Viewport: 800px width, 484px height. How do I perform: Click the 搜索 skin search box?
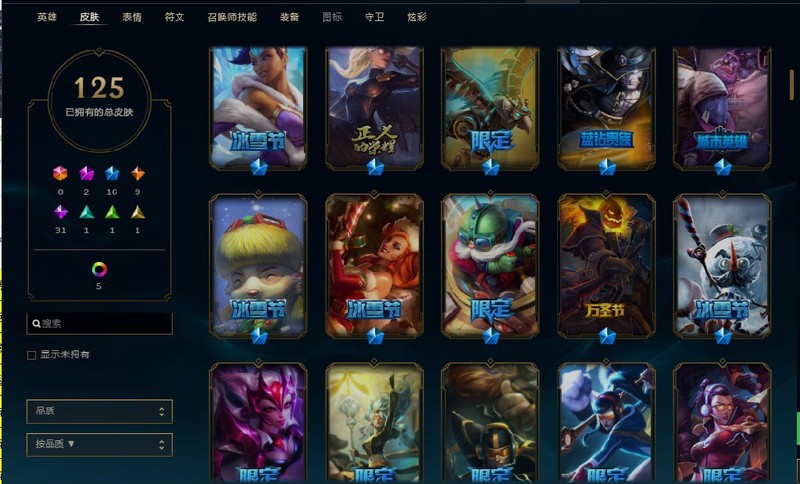point(100,323)
